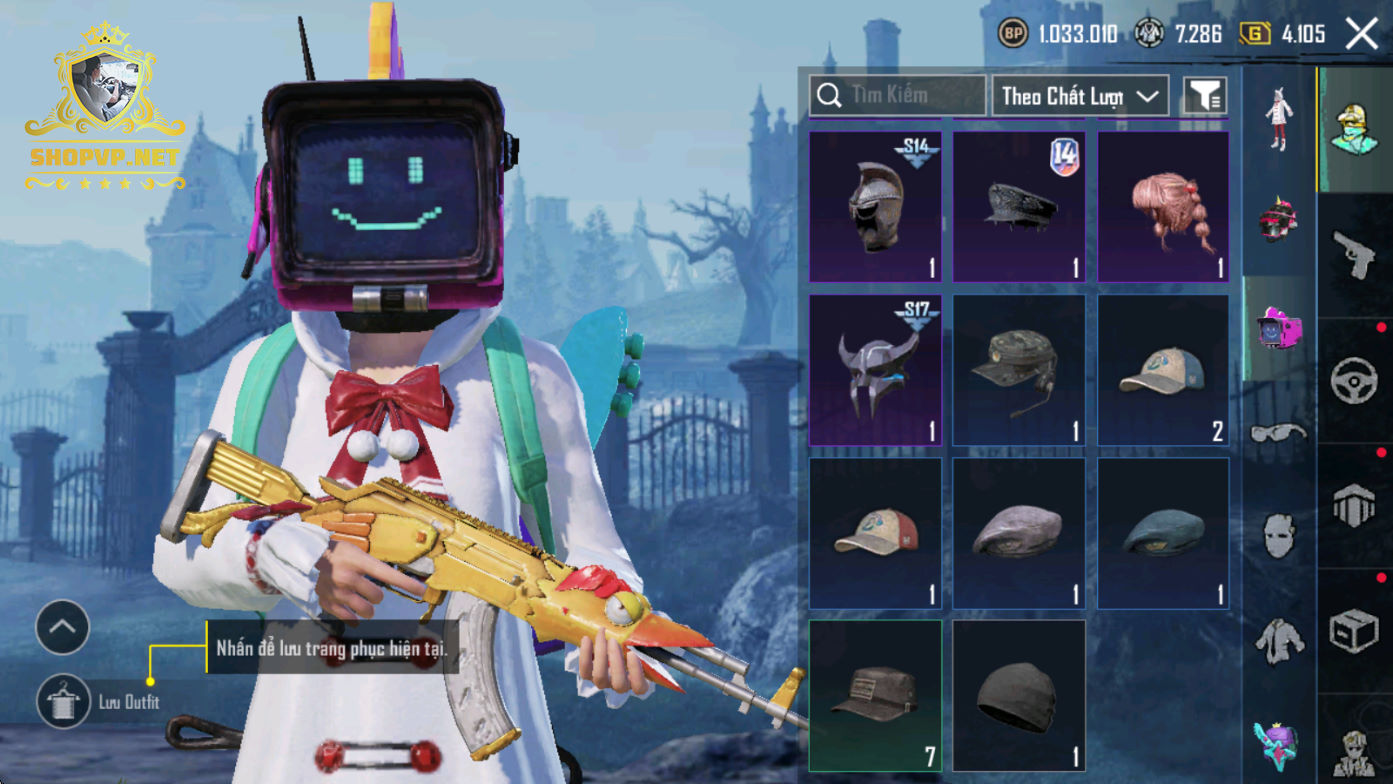Open the crate box category
This screenshot has width=1393, height=784.
click(1355, 631)
